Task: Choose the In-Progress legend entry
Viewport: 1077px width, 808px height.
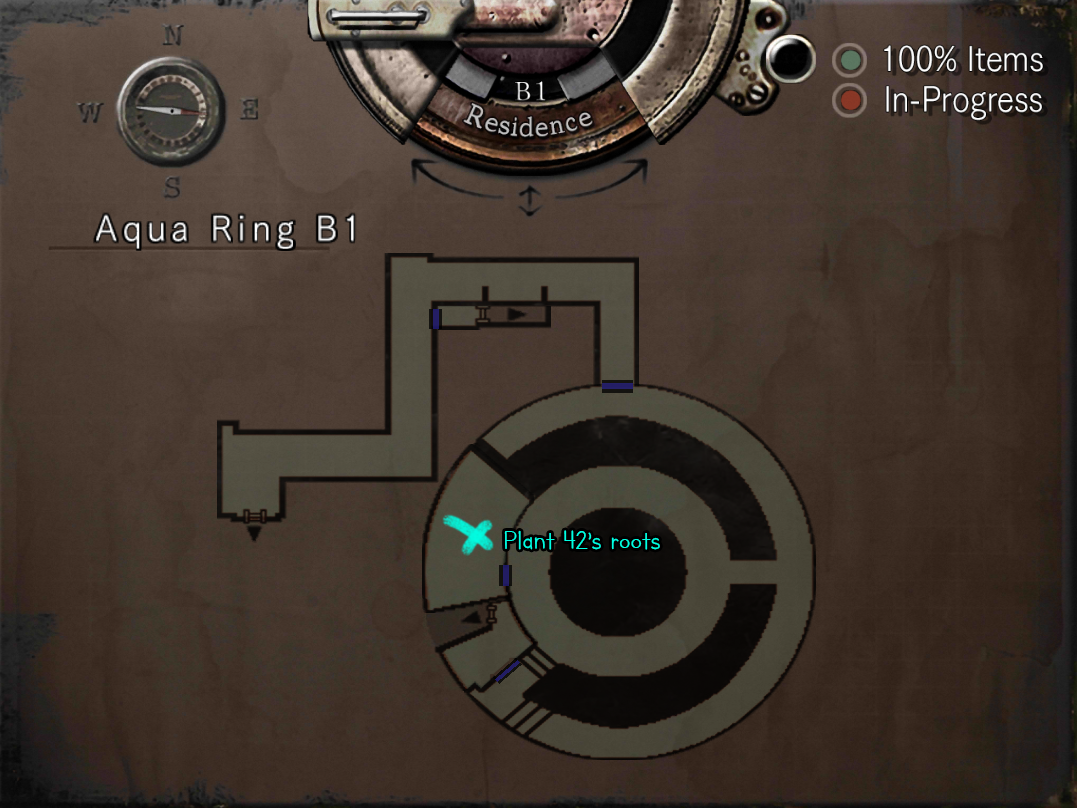Action: coord(940,101)
